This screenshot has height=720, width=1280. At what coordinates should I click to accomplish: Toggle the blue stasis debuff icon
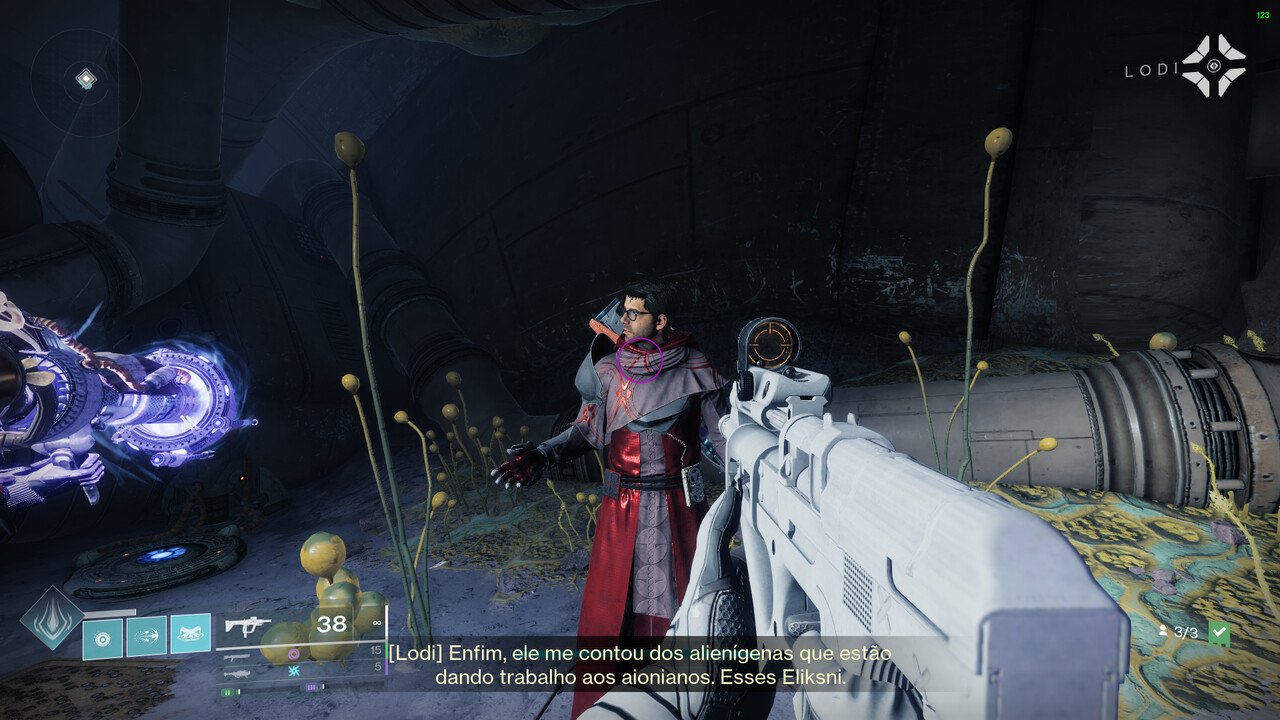point(294,672)
